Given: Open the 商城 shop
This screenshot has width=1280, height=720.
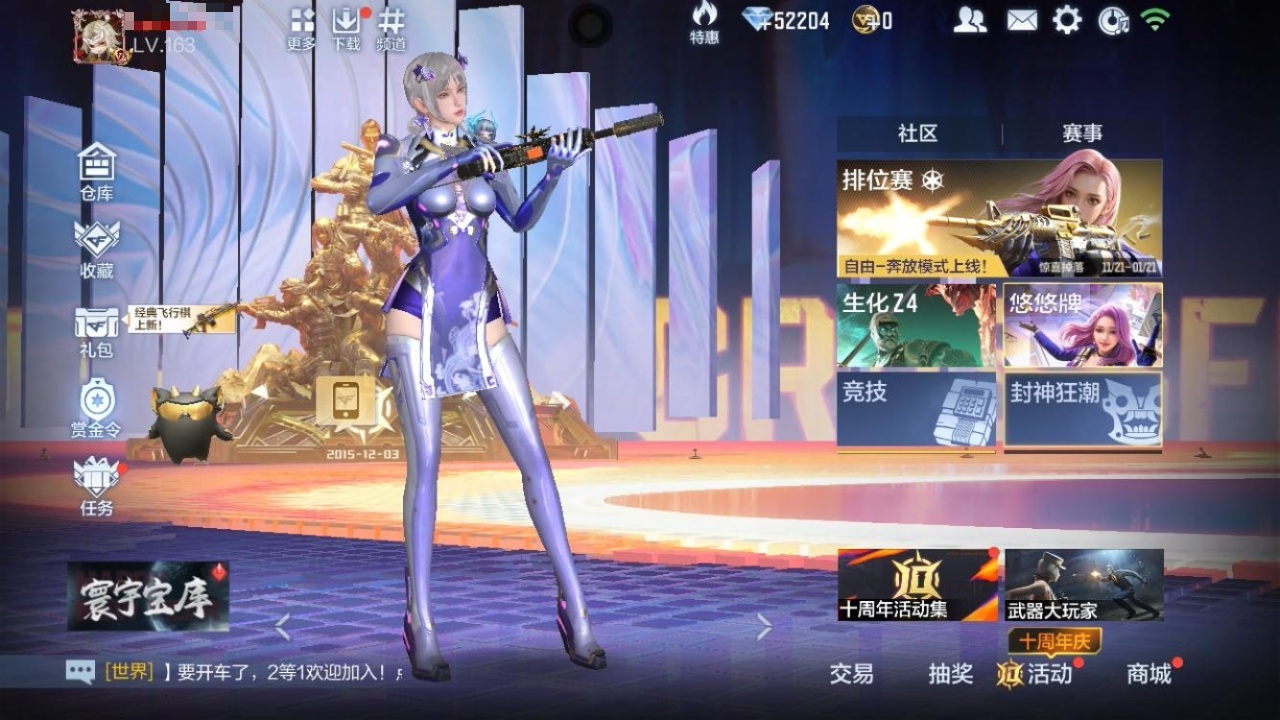Looking at the screenshot, I should tap(1149, 674).
